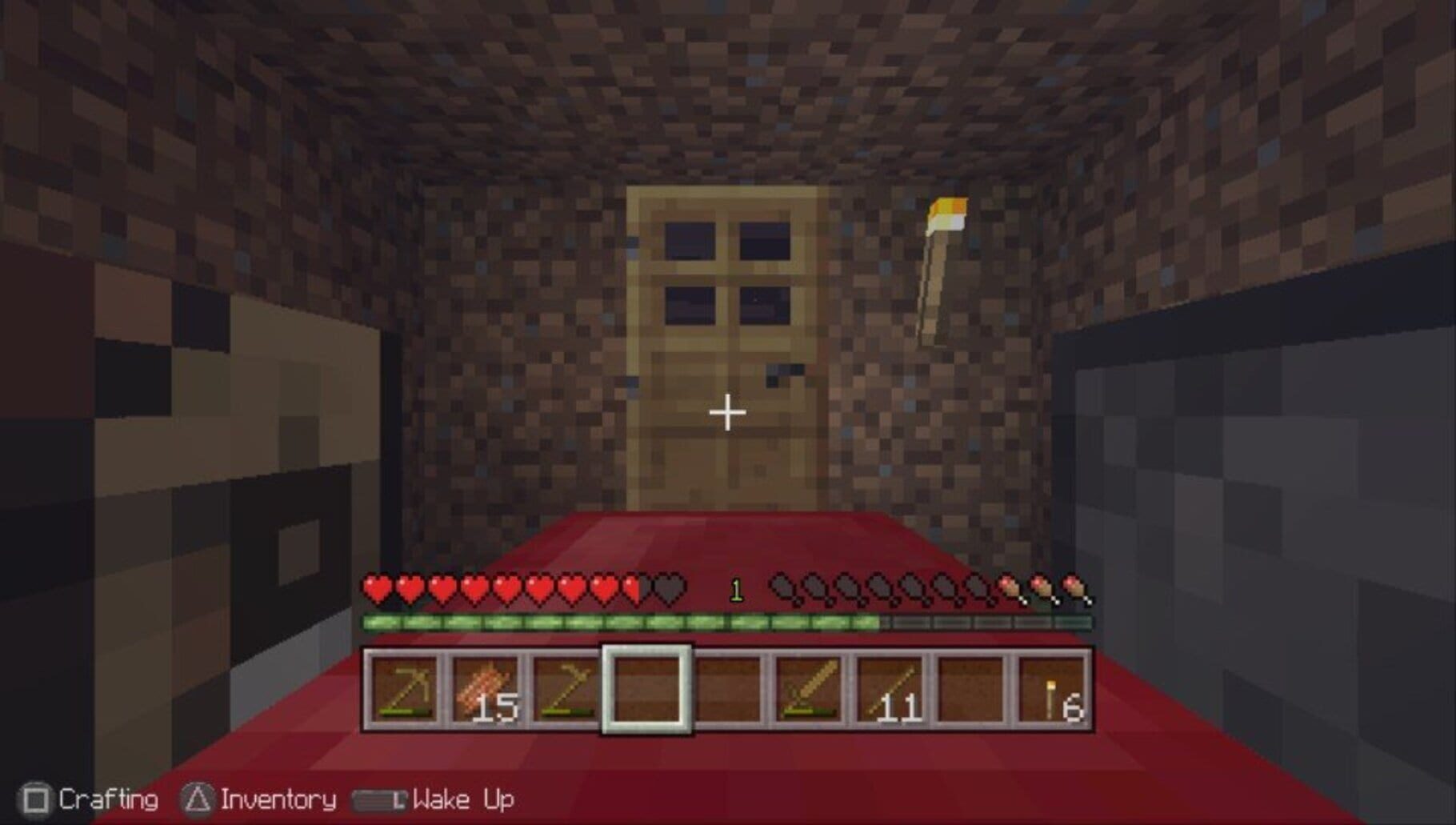
Task: Open the Crafting menu
Action: coord(108,798)
